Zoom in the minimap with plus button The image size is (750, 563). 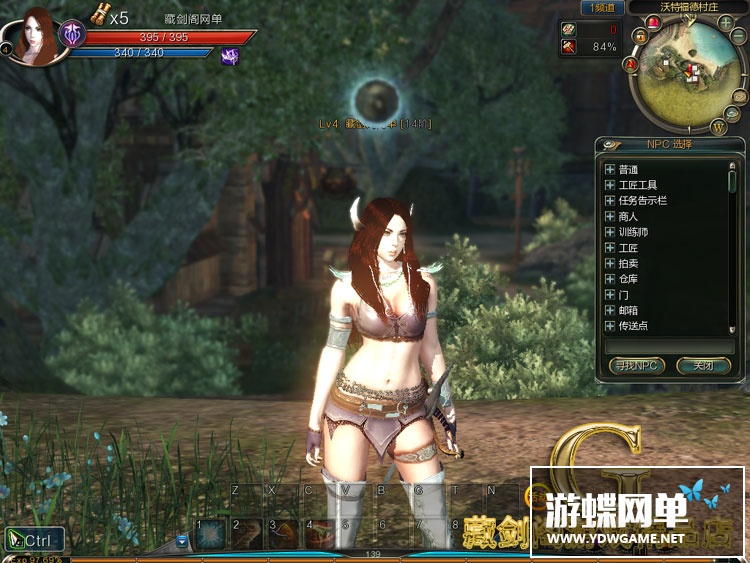point(725,22)
